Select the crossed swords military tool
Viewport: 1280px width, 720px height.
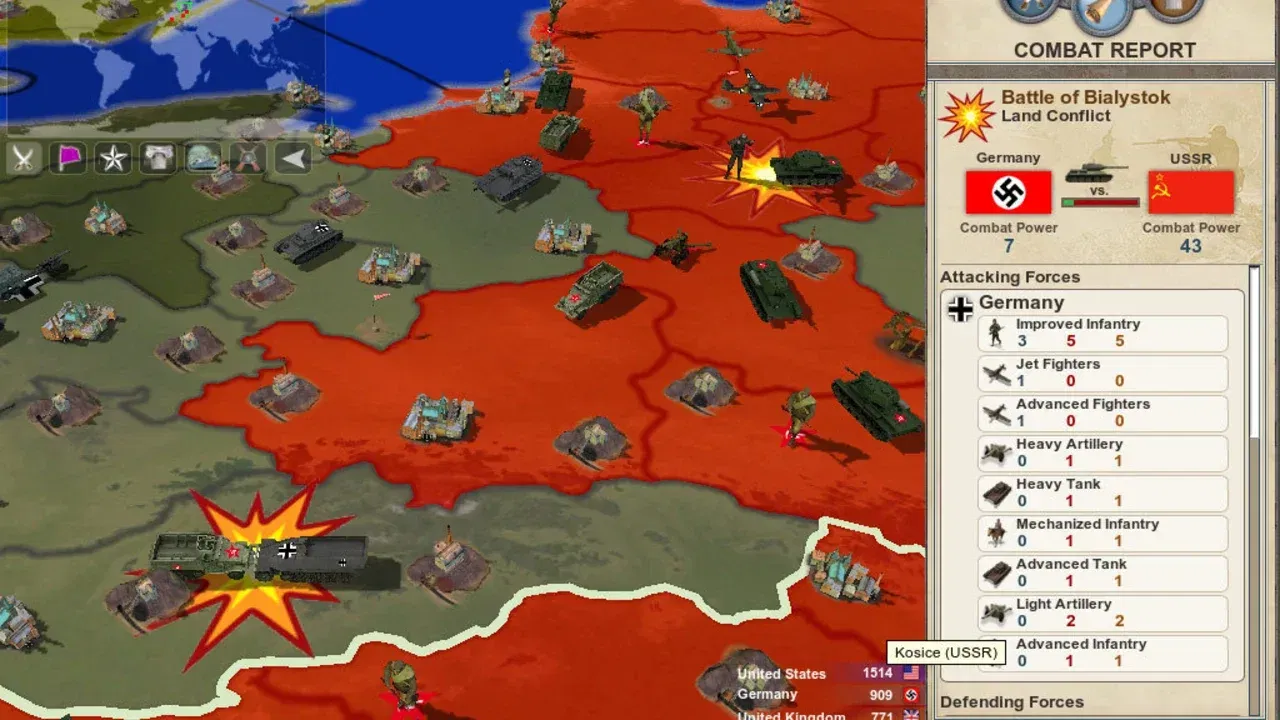22,157
